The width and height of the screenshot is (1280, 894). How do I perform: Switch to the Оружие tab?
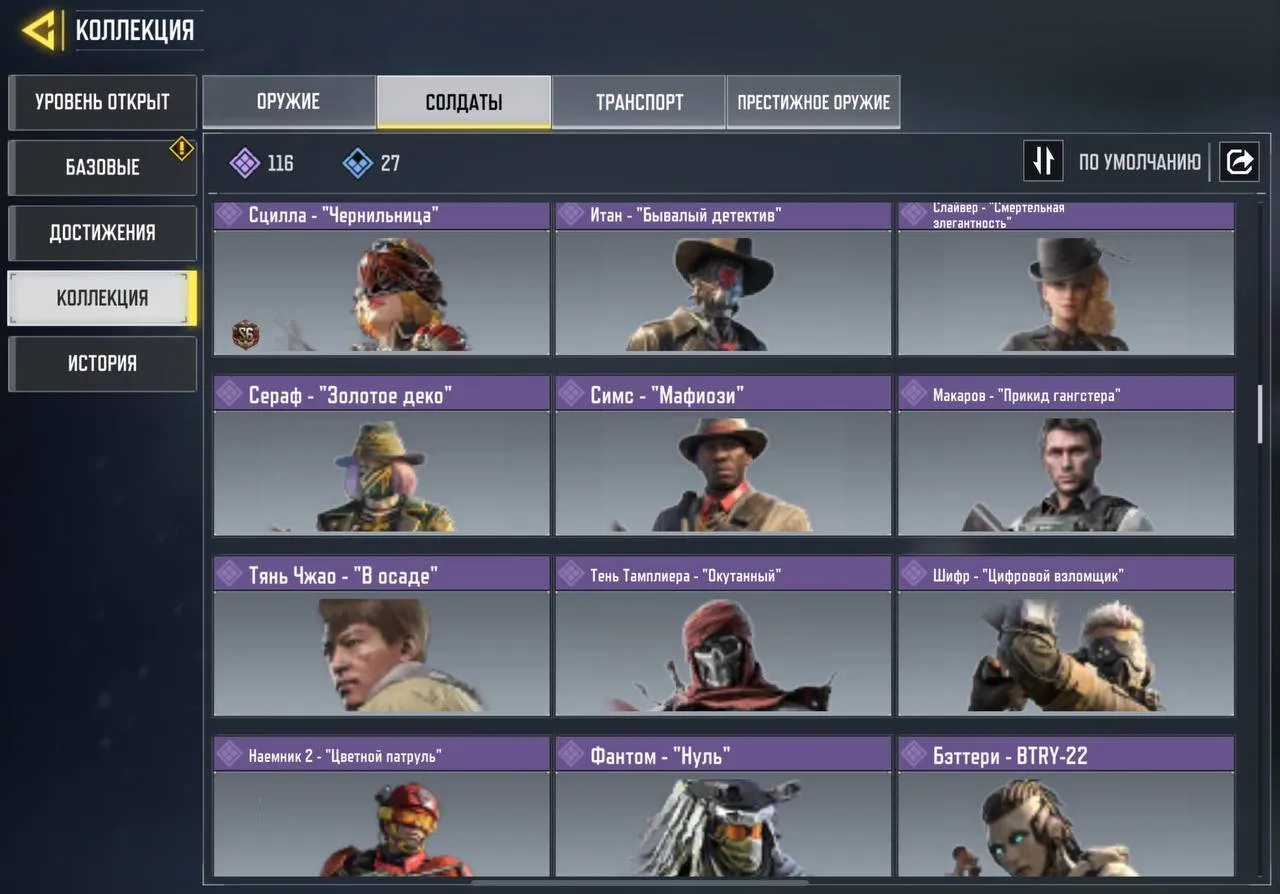click(289, 101)
